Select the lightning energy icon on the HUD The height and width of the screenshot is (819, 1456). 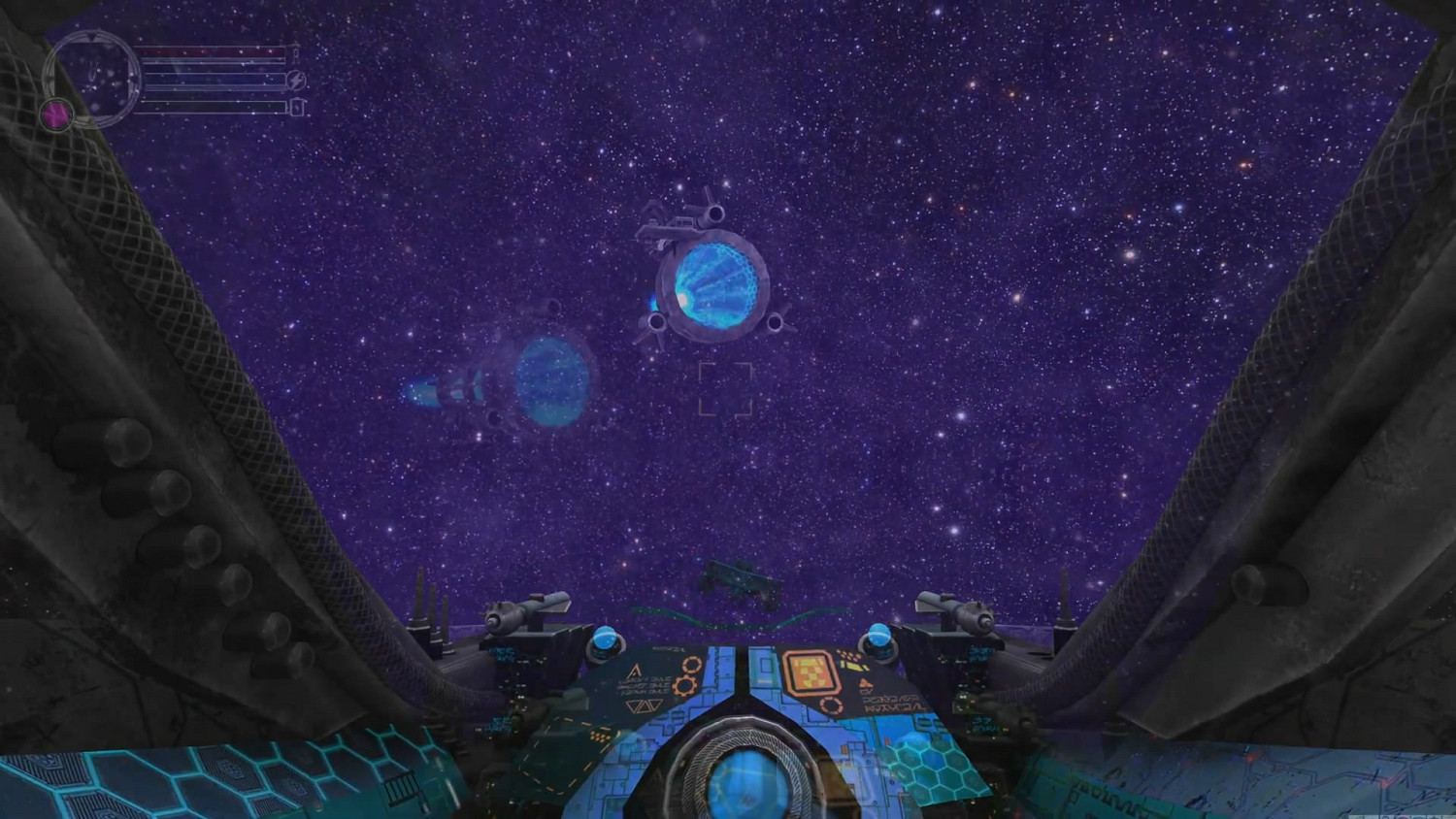point(297,81)
